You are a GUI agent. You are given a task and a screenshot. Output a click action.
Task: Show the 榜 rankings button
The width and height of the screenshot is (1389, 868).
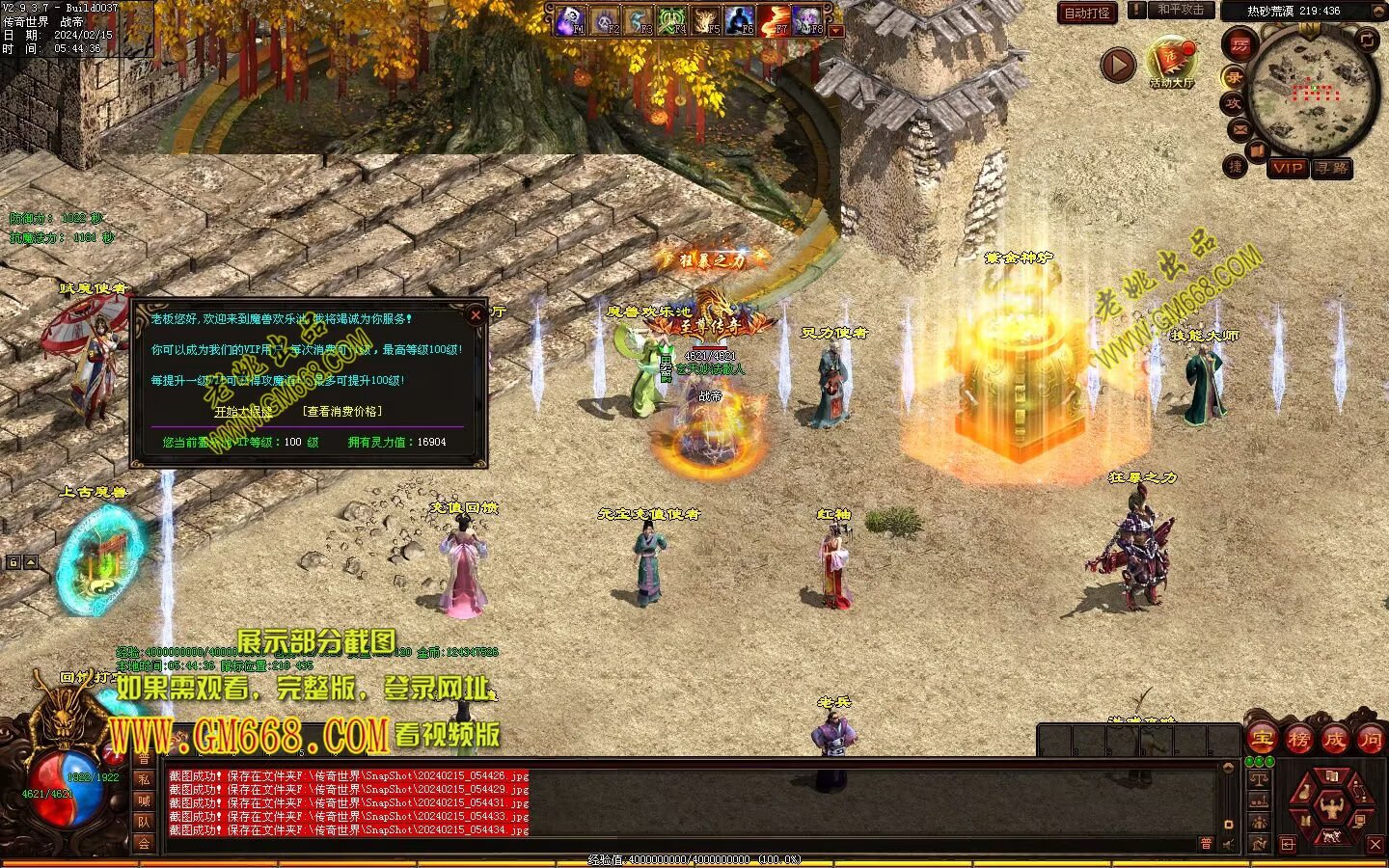[1298, 740]
